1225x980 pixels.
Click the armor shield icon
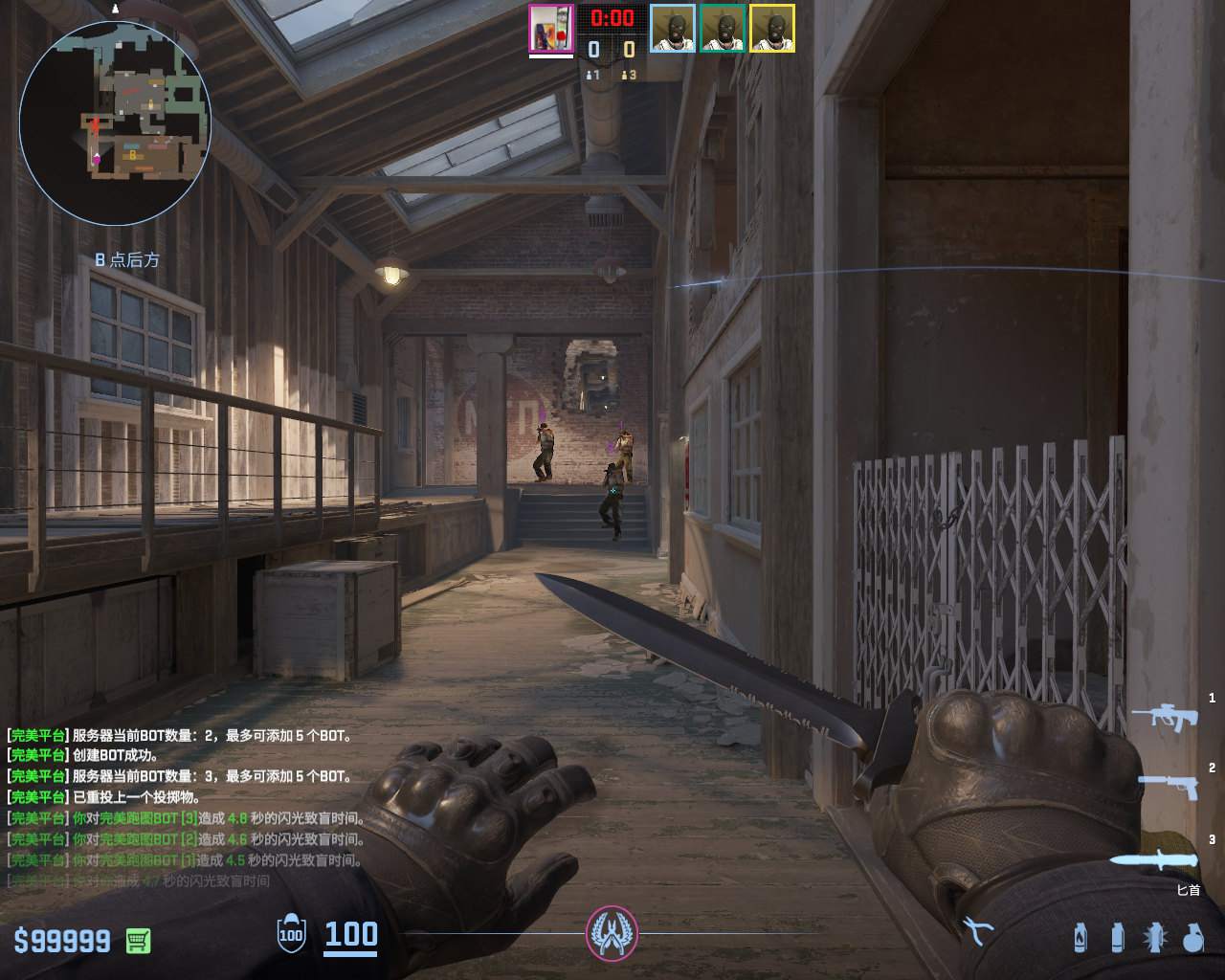(x=291, y=934)
